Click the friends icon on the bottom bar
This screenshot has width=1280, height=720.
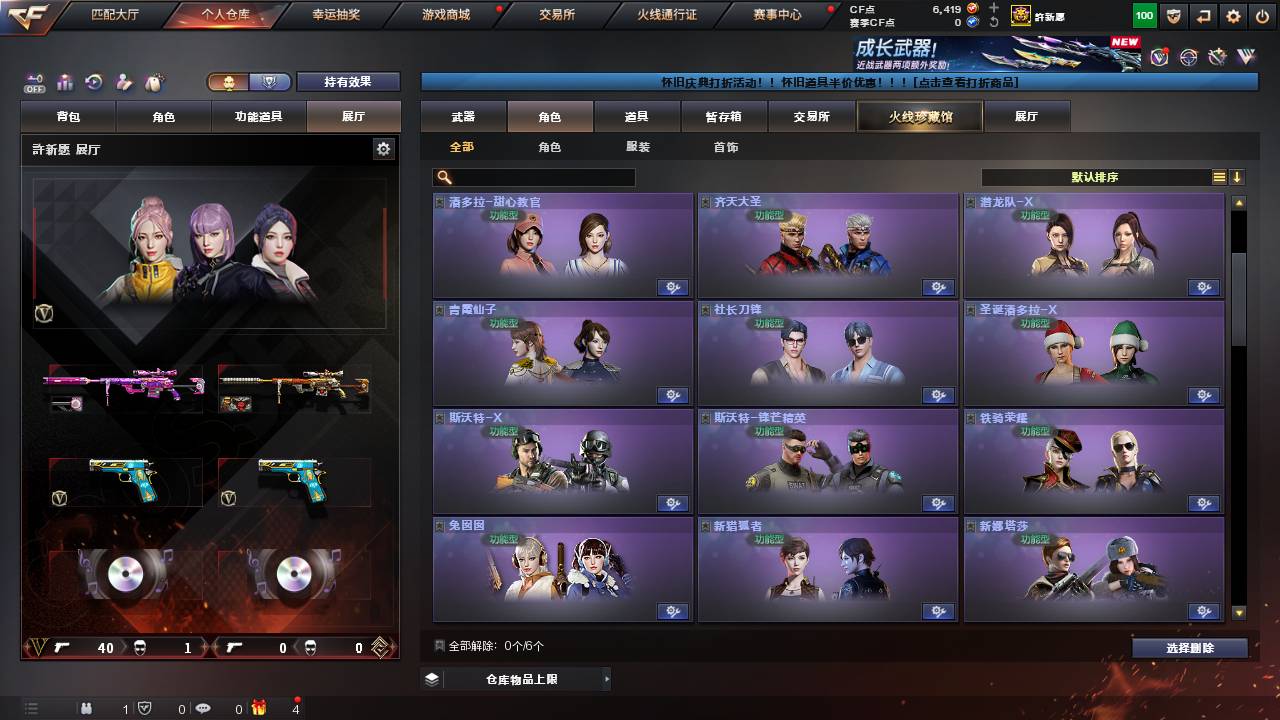pos(86,710)
